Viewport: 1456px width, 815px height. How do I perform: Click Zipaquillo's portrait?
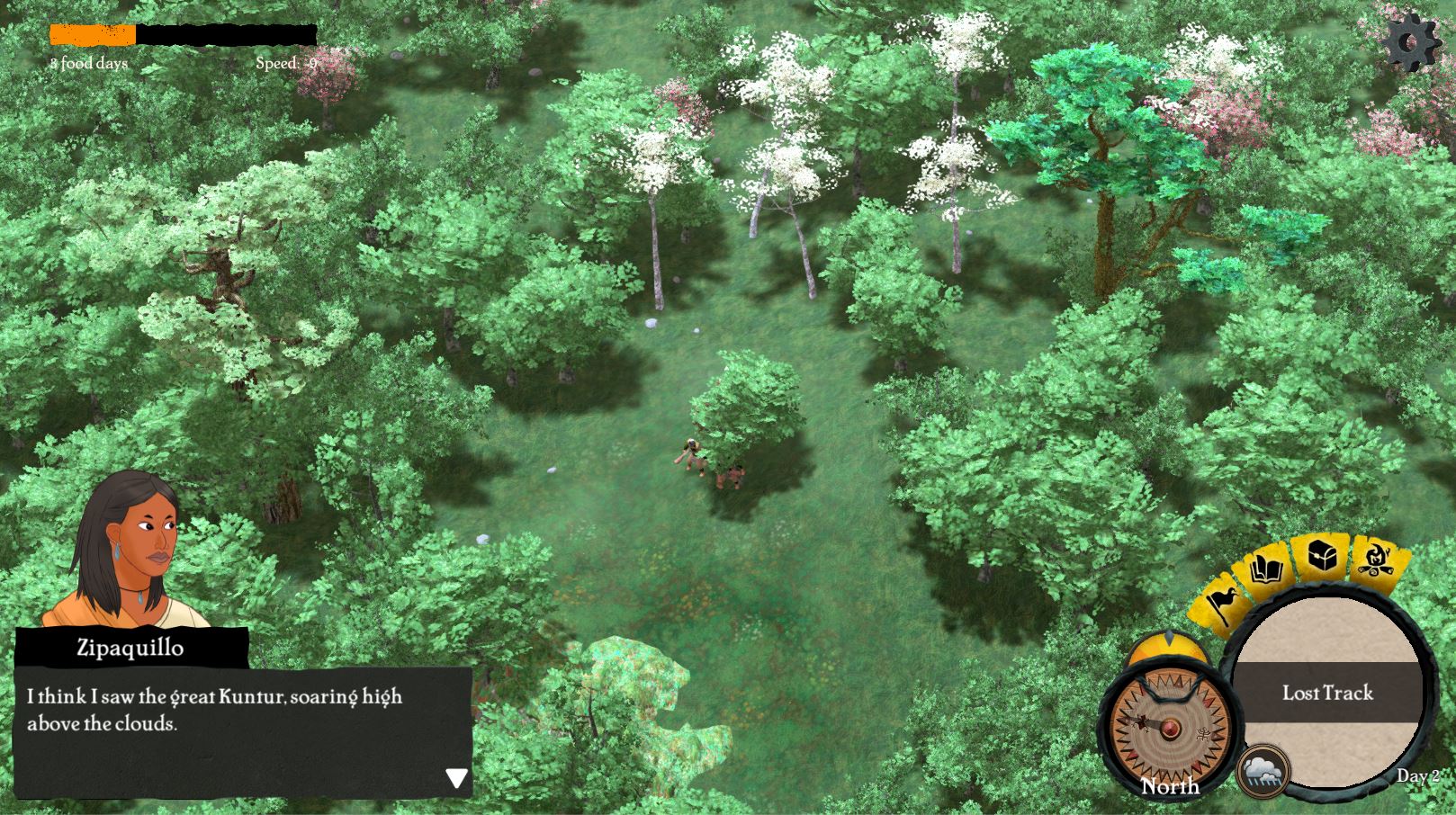pos(126,551)
